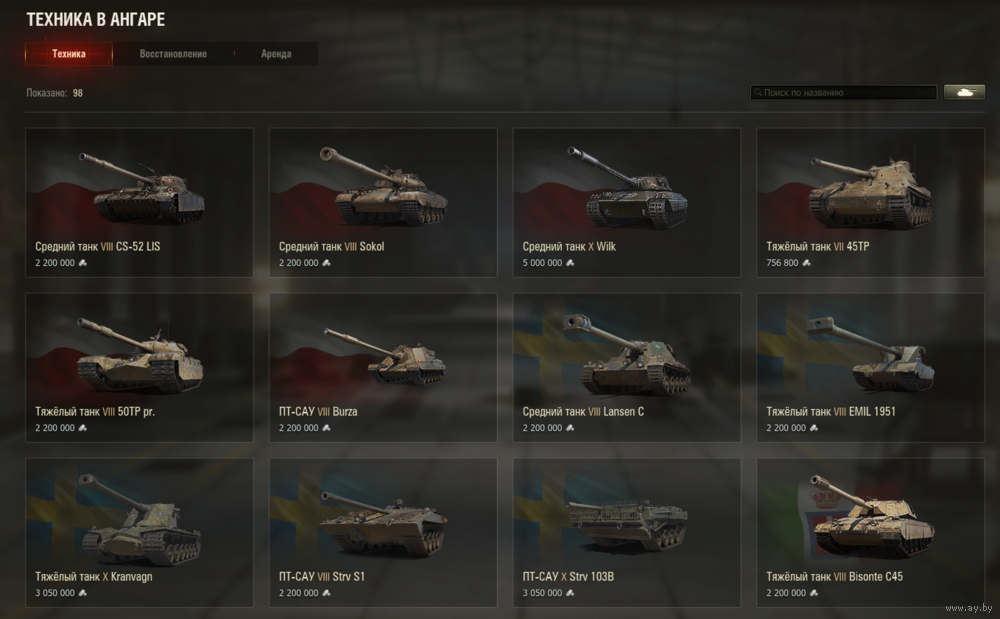Select the 45TP heavy tank card
The width and height of the screenshot is (1000, 619).
[870, 202]
